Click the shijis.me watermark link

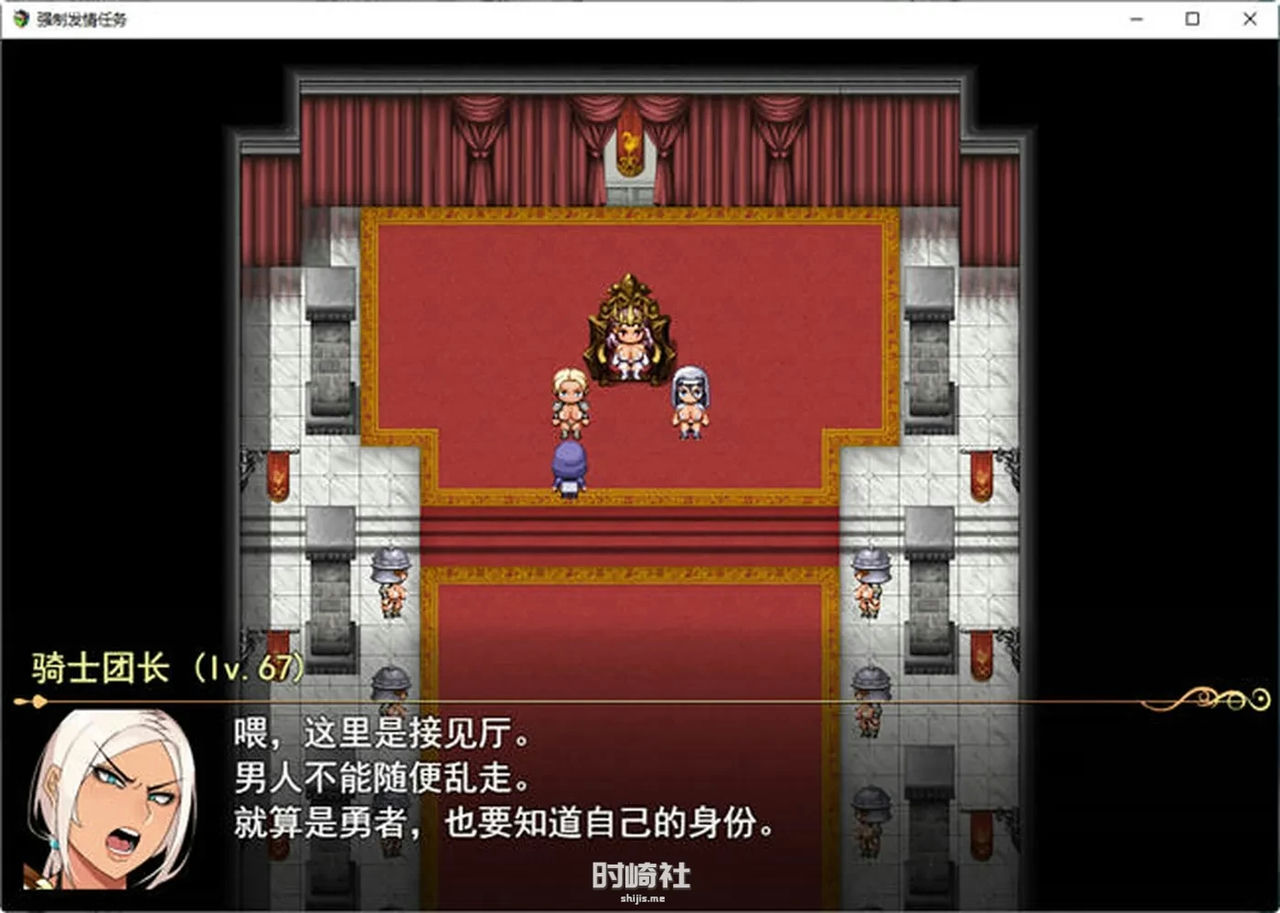[x=640, y=897]
